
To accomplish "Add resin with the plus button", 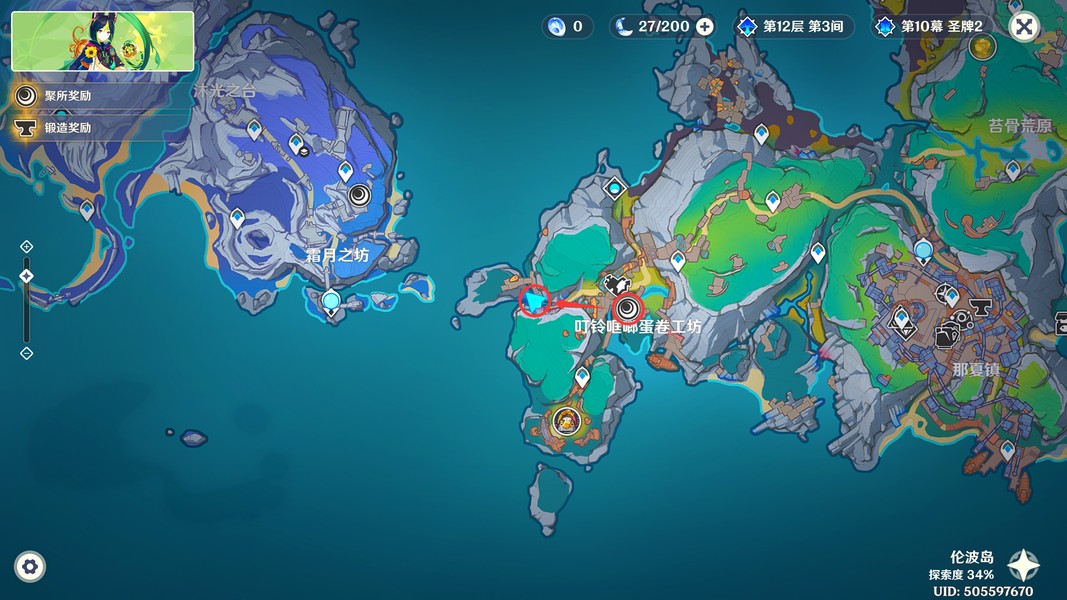I will (705, 27).
